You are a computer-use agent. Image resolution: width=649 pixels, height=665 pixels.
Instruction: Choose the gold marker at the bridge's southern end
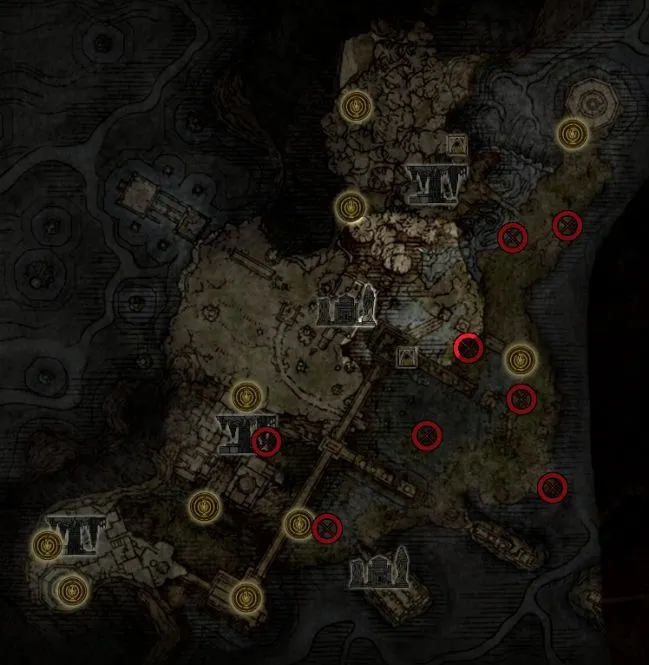tap(243, 598)
